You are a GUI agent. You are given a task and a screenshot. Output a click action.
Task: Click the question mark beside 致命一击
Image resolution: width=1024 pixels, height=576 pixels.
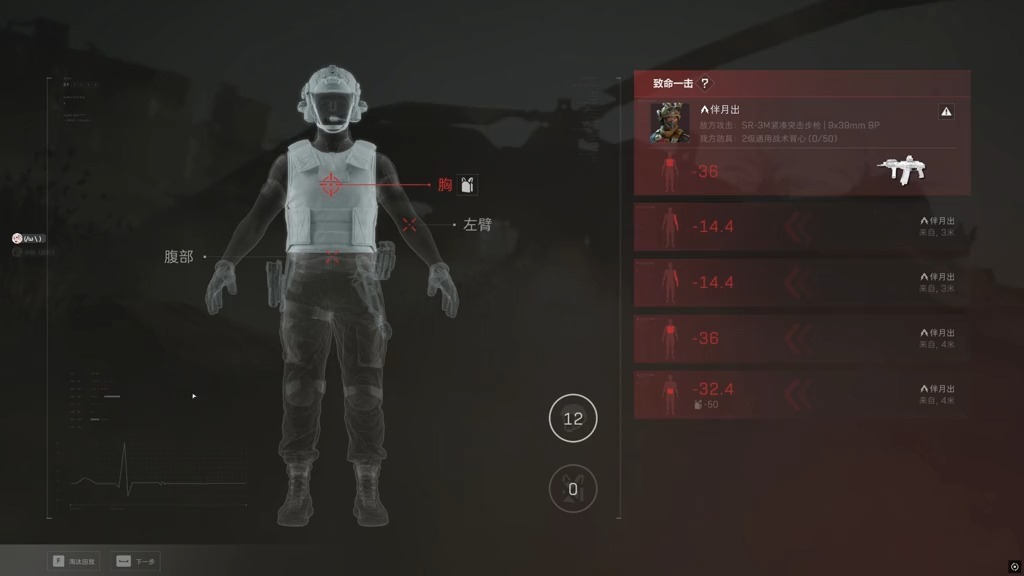click(x=705, y=84)
